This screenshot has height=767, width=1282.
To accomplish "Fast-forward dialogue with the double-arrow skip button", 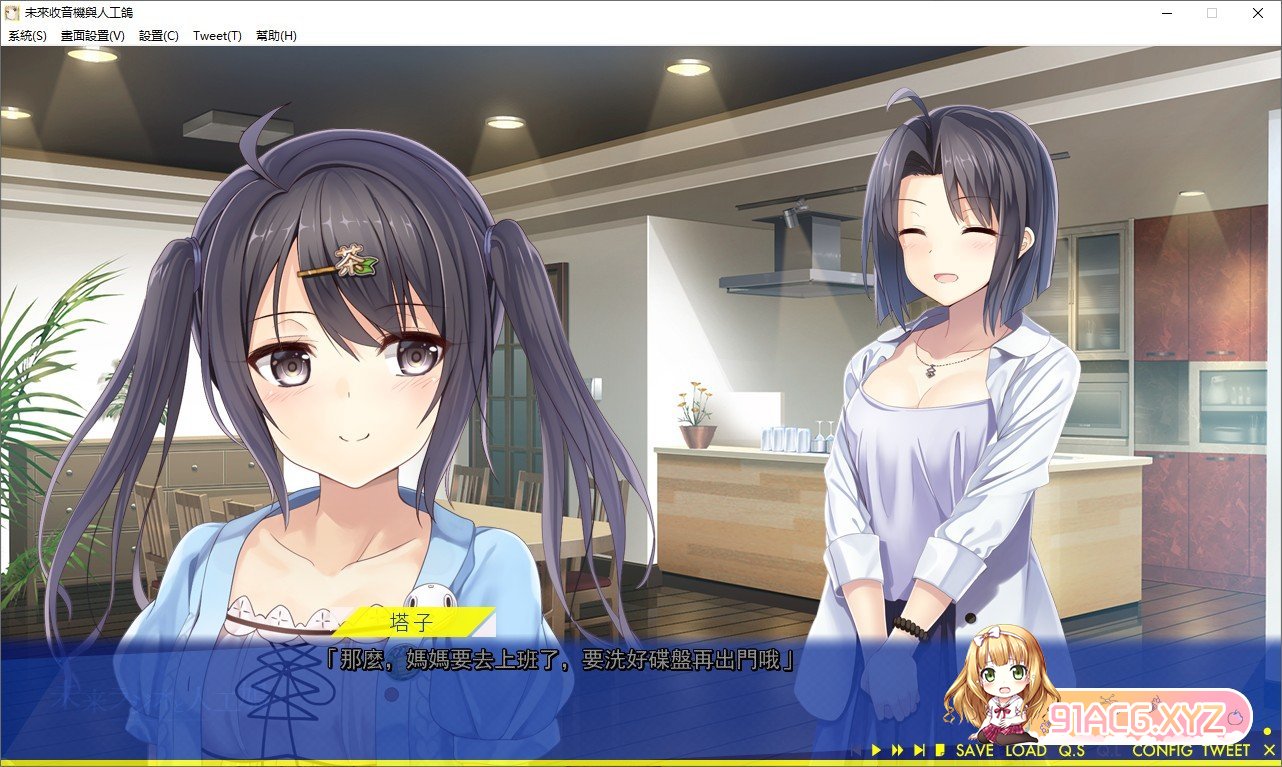I will [x=897, y=750].
